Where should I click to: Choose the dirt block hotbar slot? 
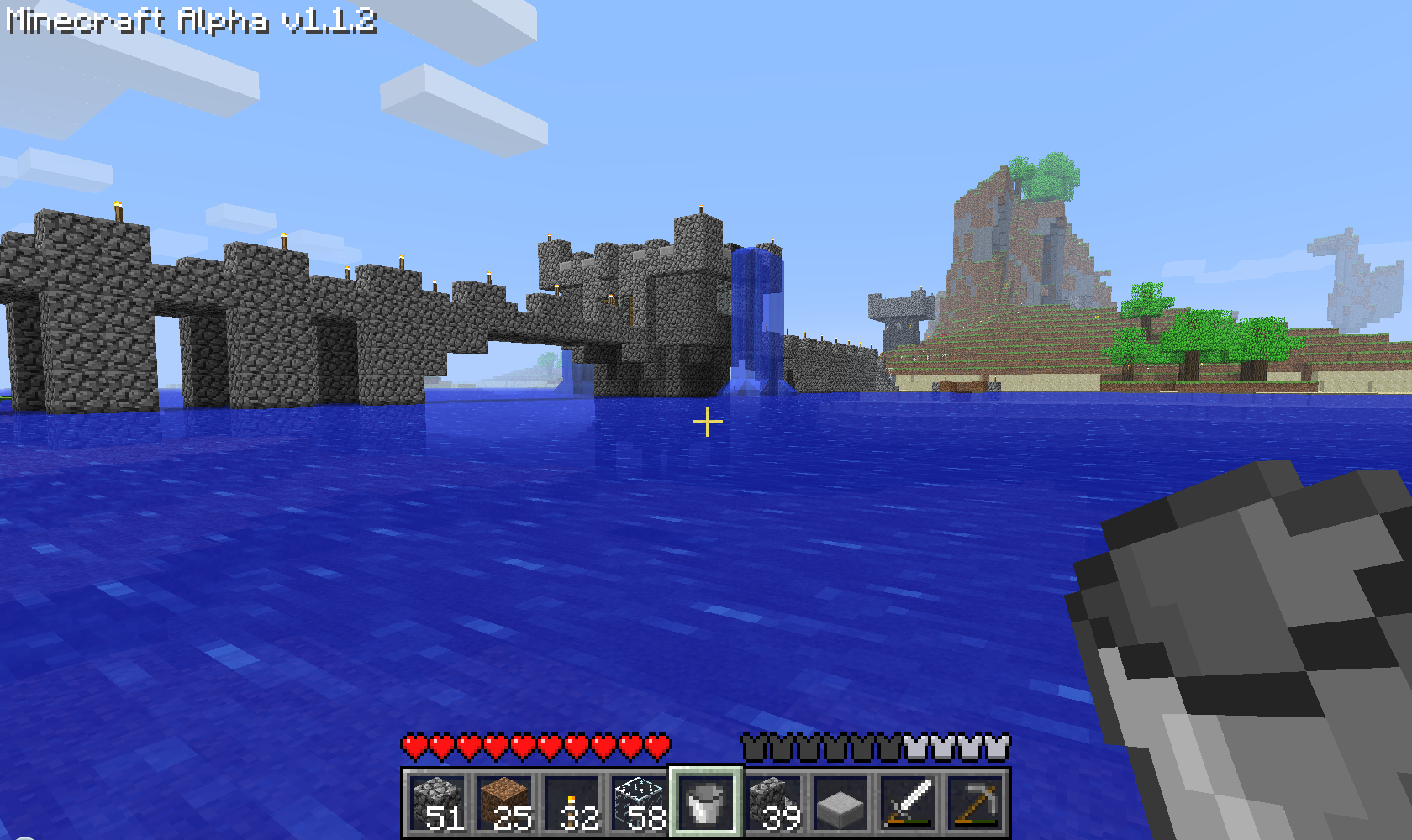pyautogui.click(x=504, y=802)
